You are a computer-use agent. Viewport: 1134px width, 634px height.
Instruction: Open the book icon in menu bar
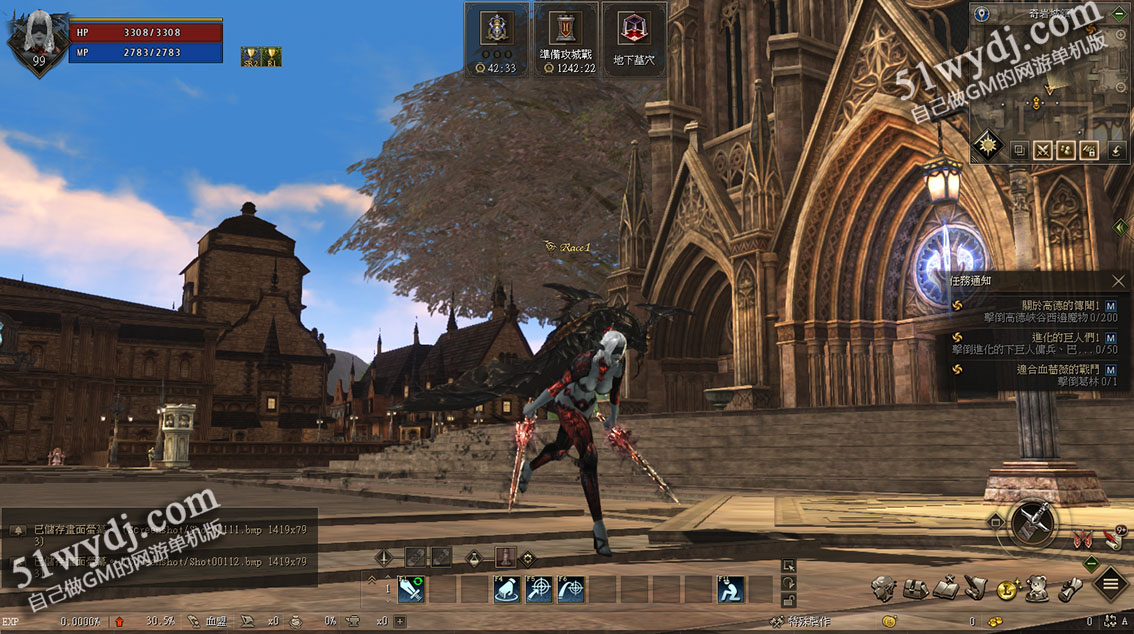945,588
